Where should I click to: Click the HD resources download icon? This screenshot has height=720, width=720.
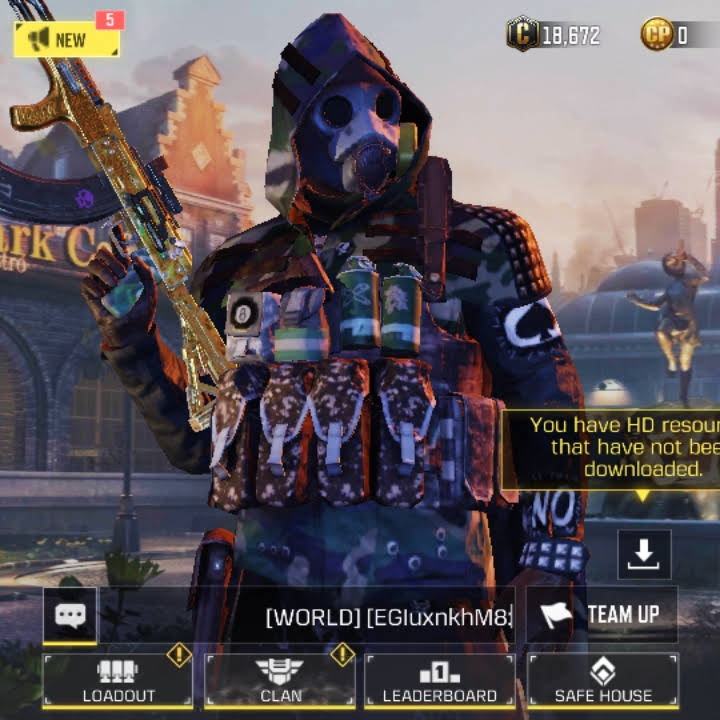pos(644,554)
